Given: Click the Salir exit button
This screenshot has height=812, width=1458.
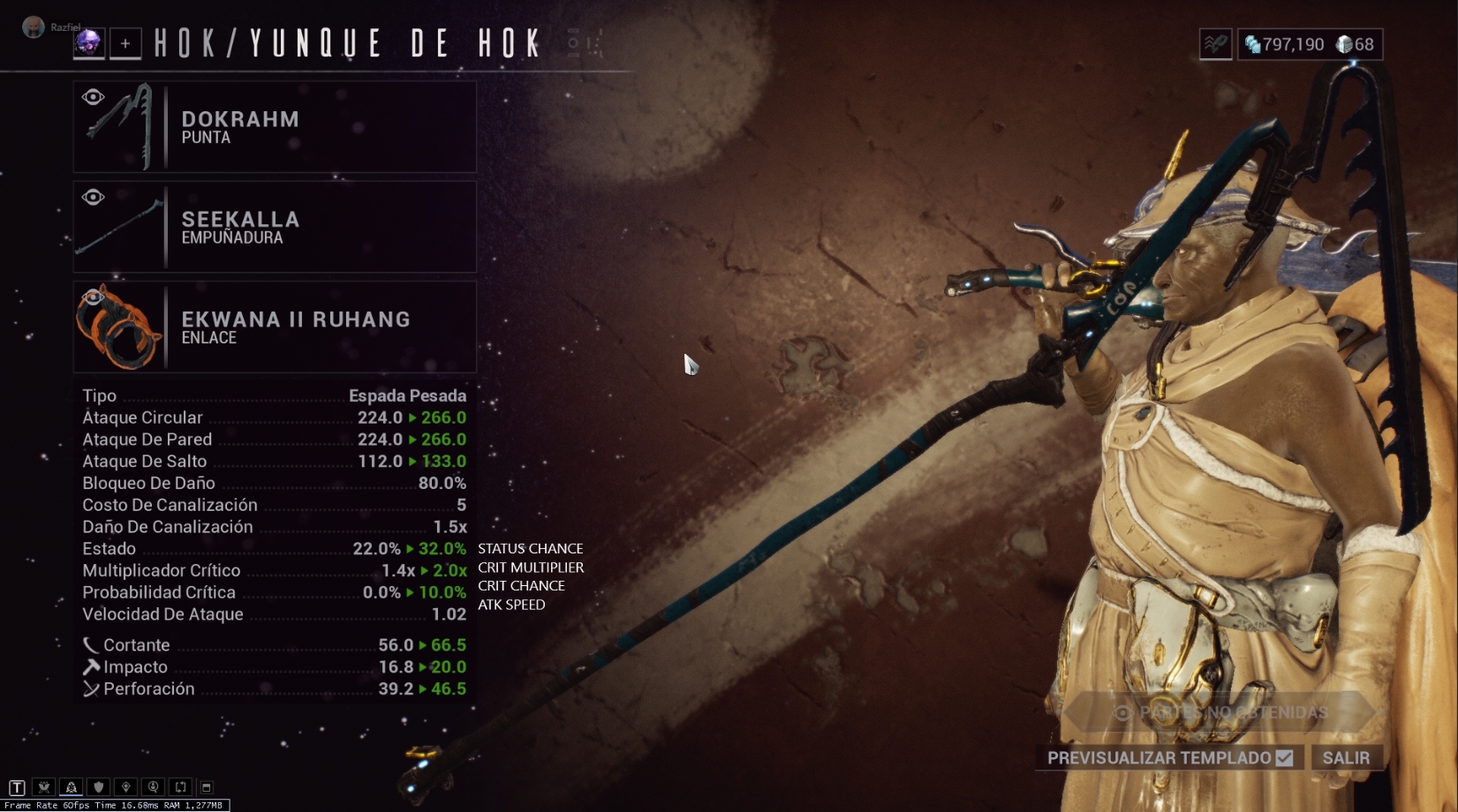Looking at the screenshot, I should [x=1346, y=758].
